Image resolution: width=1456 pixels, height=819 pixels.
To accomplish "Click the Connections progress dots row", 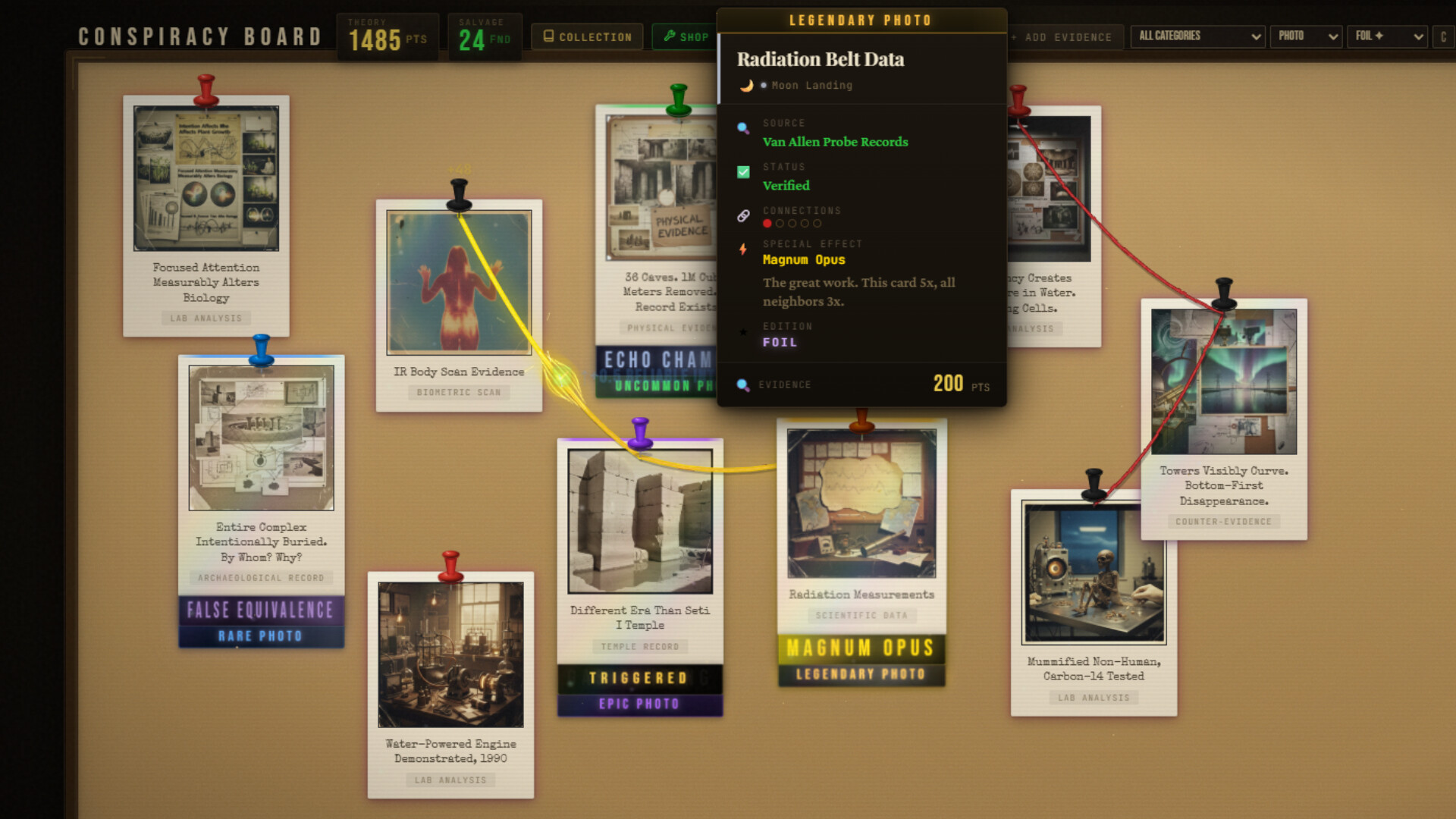I will click(x=792, y=224).
